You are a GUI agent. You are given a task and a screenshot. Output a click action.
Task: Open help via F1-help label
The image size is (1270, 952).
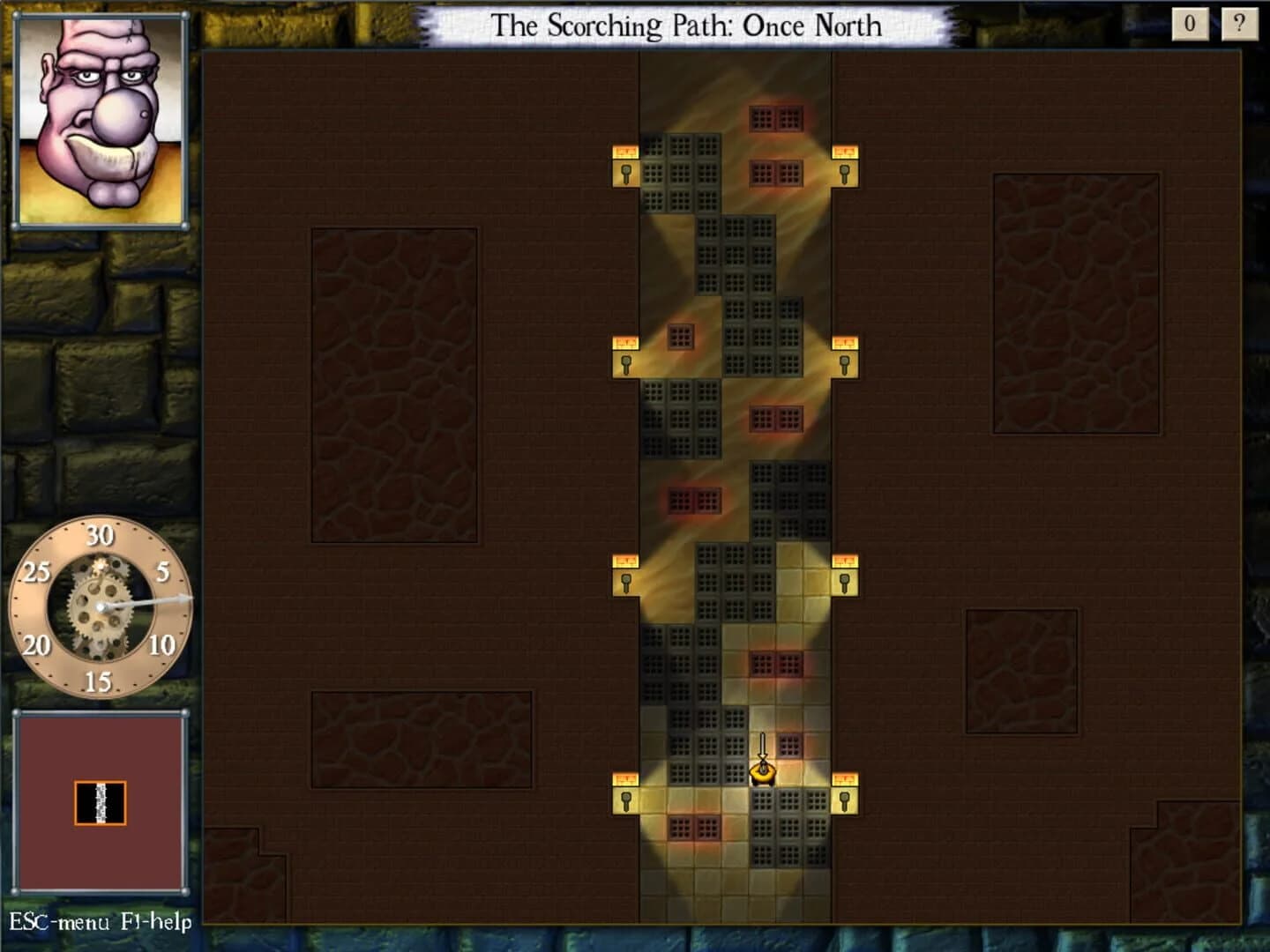coord(159,923)
